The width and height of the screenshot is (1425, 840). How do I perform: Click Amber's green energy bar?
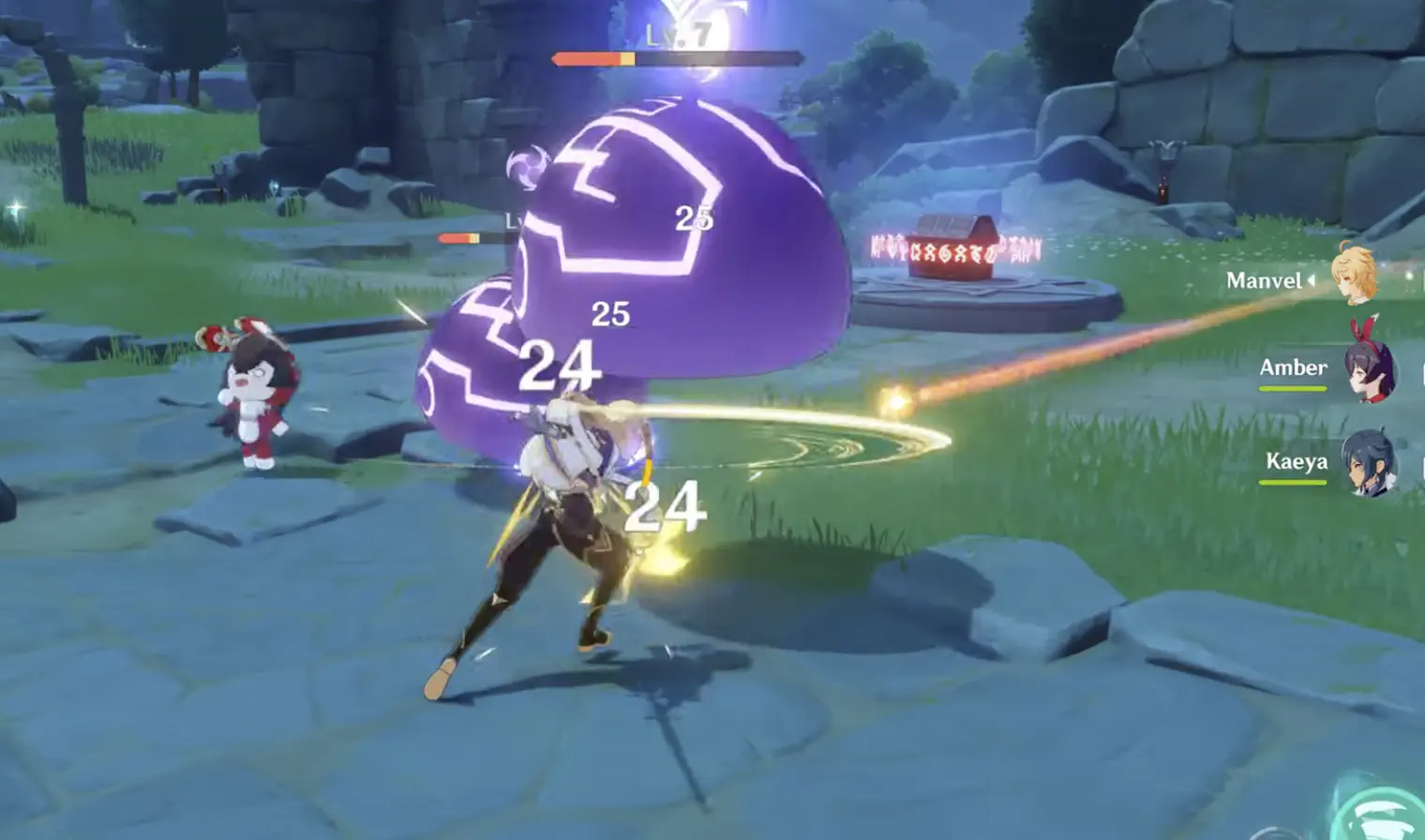tap(1292, 387)
